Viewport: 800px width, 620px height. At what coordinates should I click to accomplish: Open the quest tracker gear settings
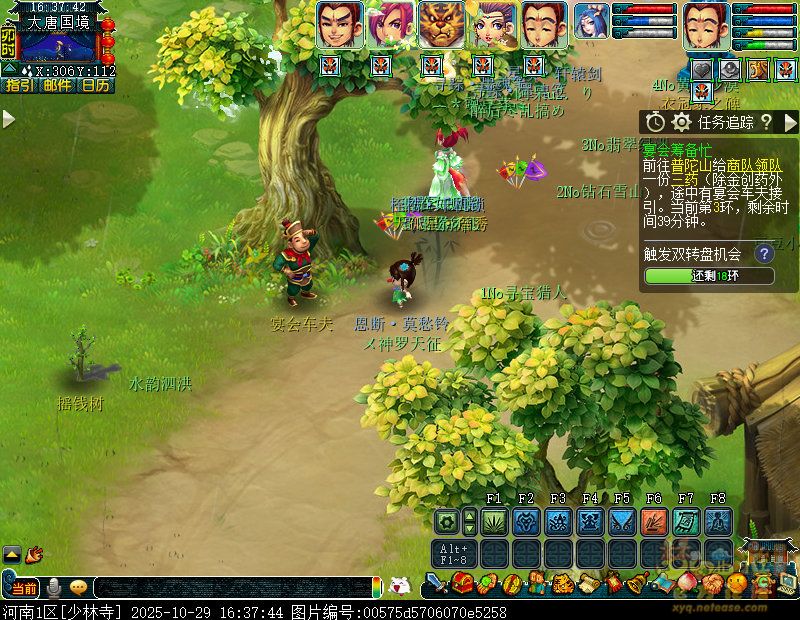click(x=682, y=122)
